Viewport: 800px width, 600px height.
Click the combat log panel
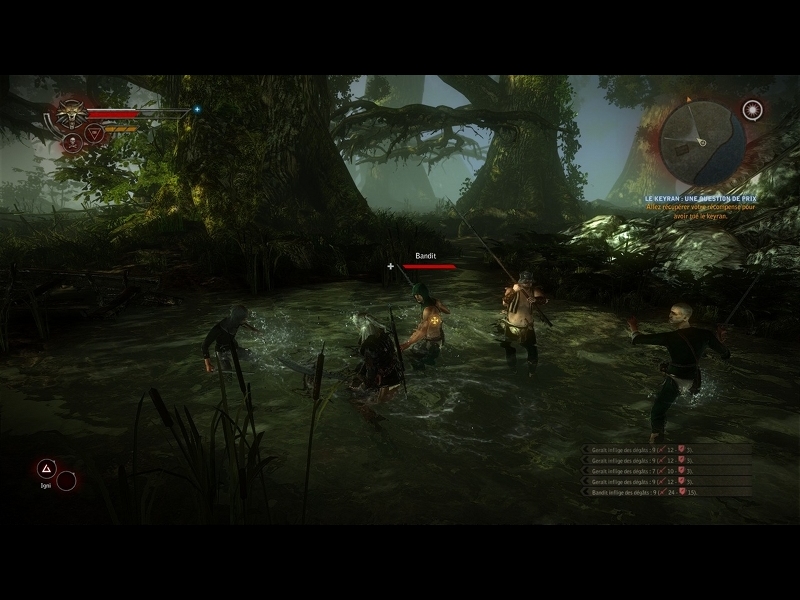pyautogui.click(x=667, y=471)
